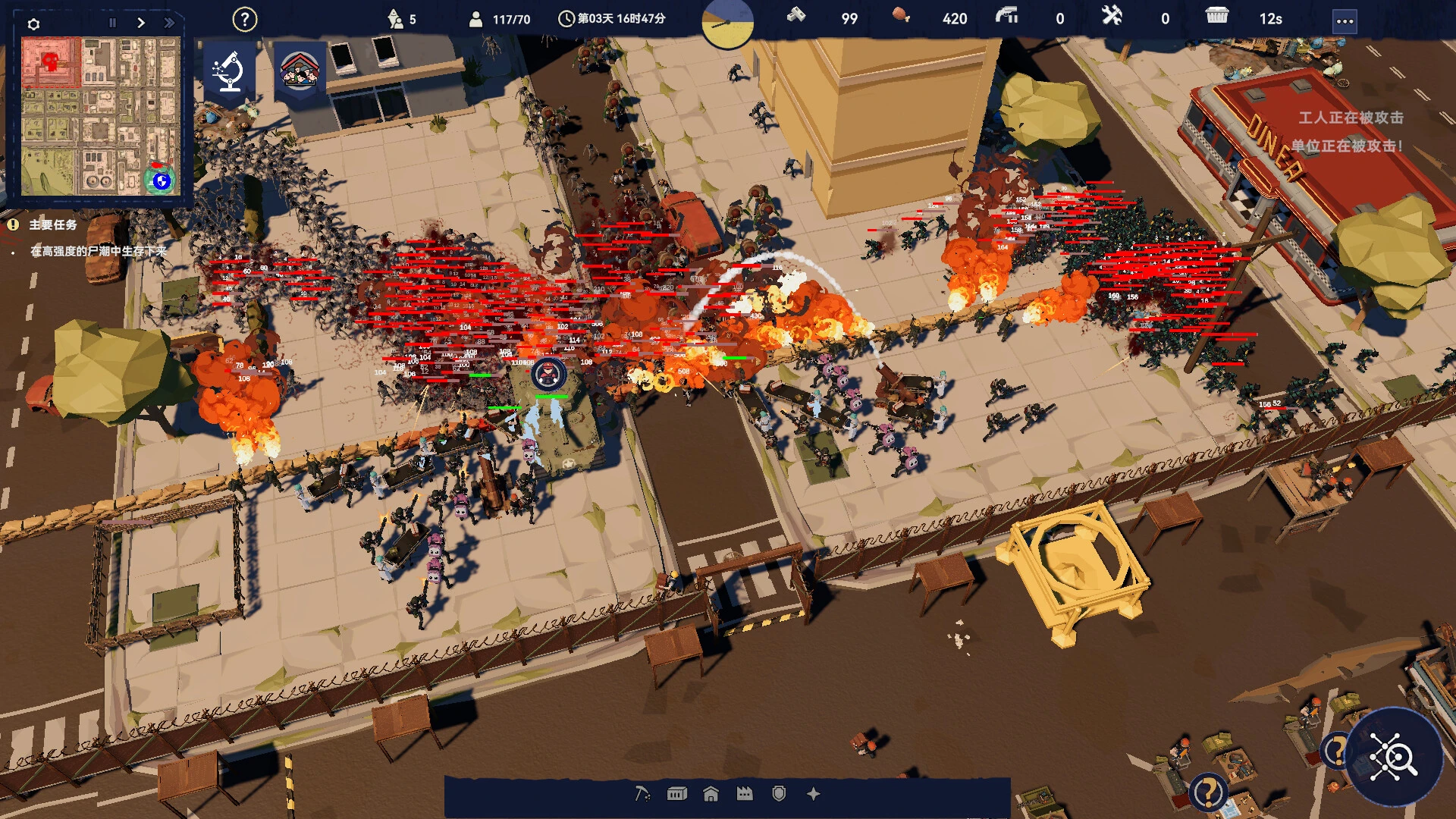Screen dimensions: 1456x819
Task: Open the survivors/population banner panel
Action: pos(300,70)
